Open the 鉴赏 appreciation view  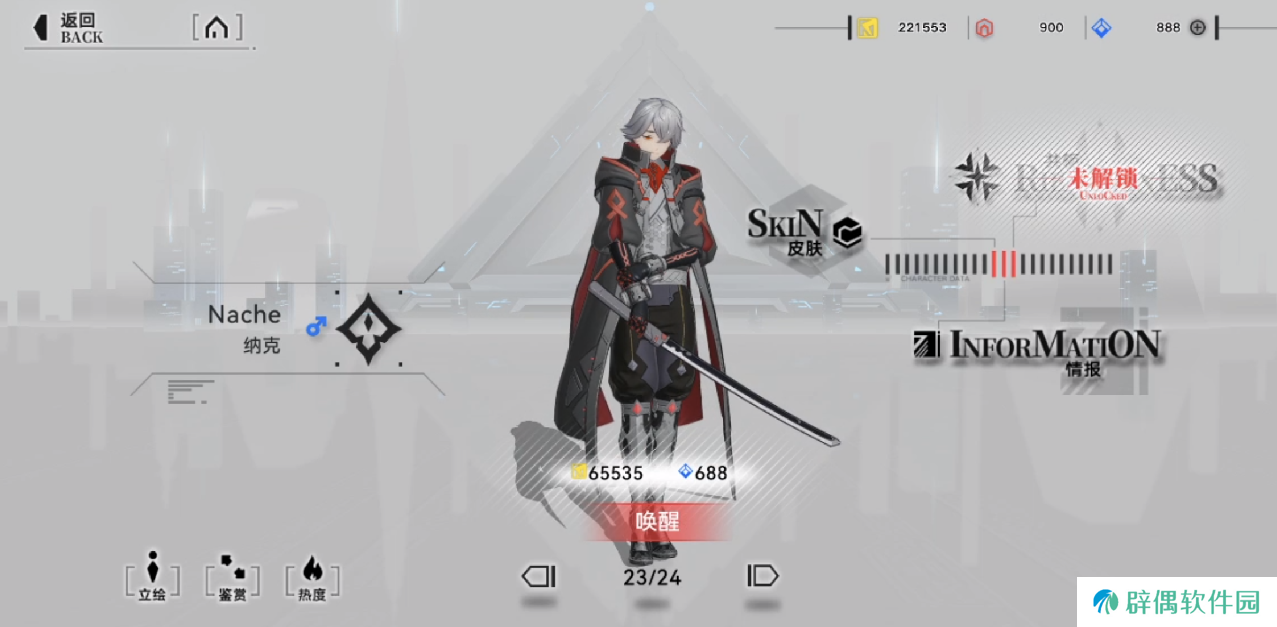[232, 577]
